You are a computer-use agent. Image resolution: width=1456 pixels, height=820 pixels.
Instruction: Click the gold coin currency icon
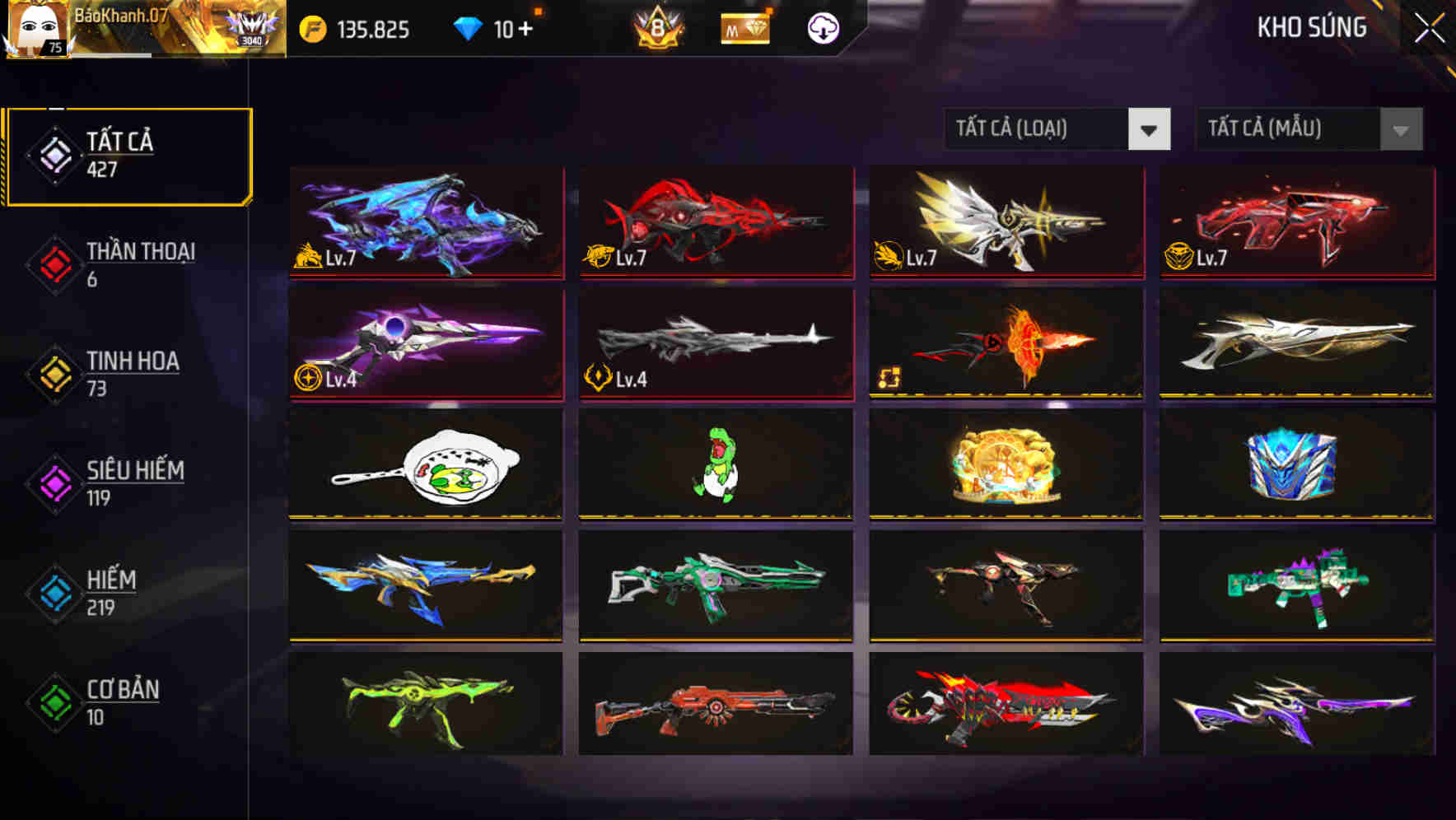(x=314, y=27)
